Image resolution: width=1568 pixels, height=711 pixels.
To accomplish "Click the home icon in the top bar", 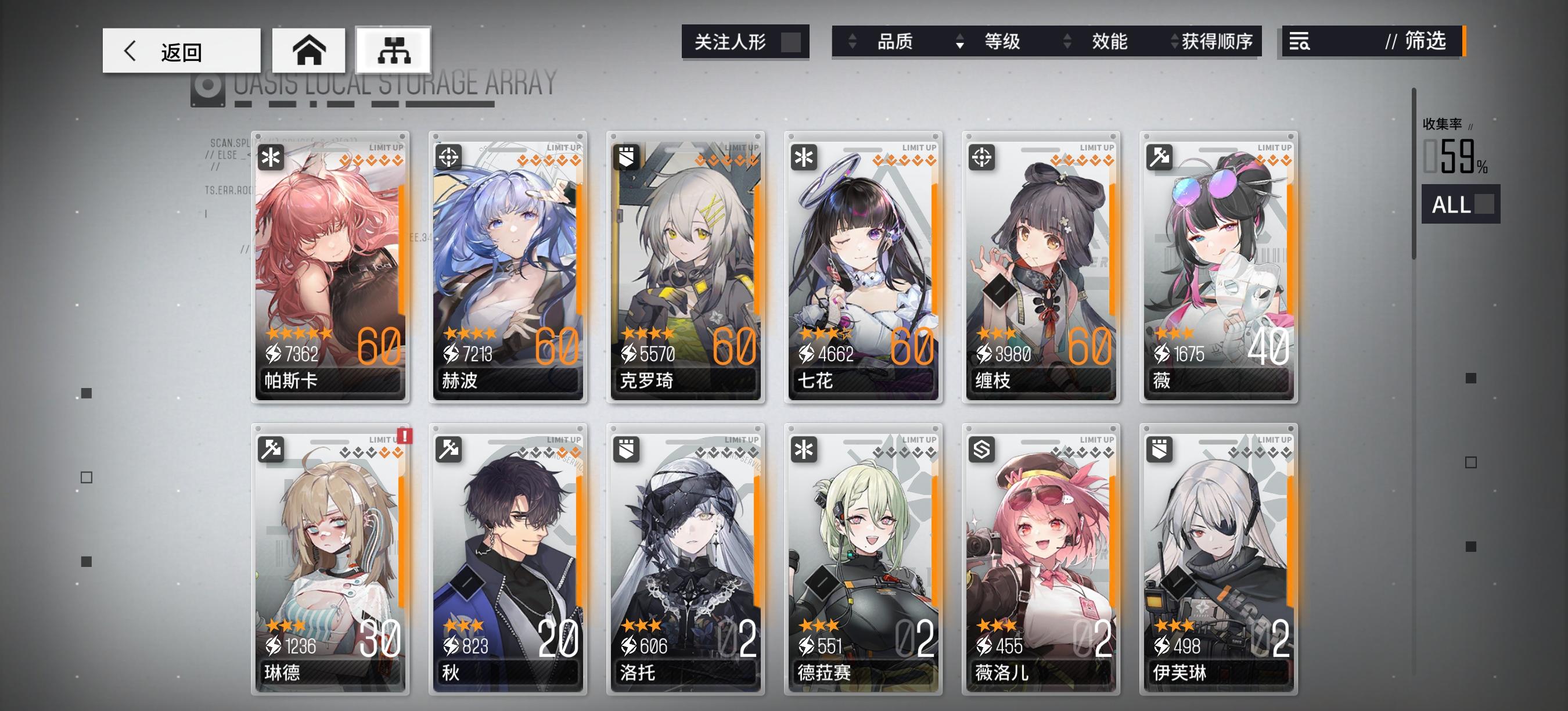I will coord(311,51).
